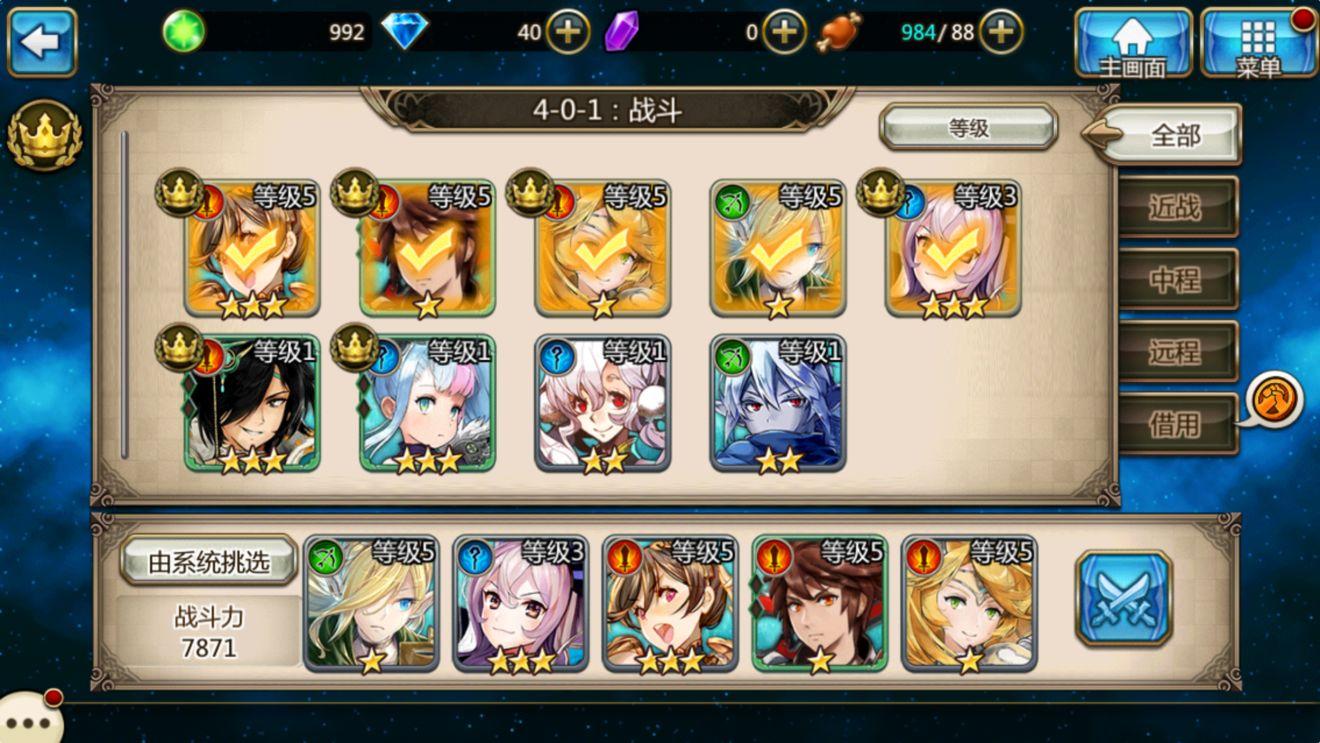Start battle with crossed swords button
This screenshot has width=1320, height=743.
pos(1123,598)
